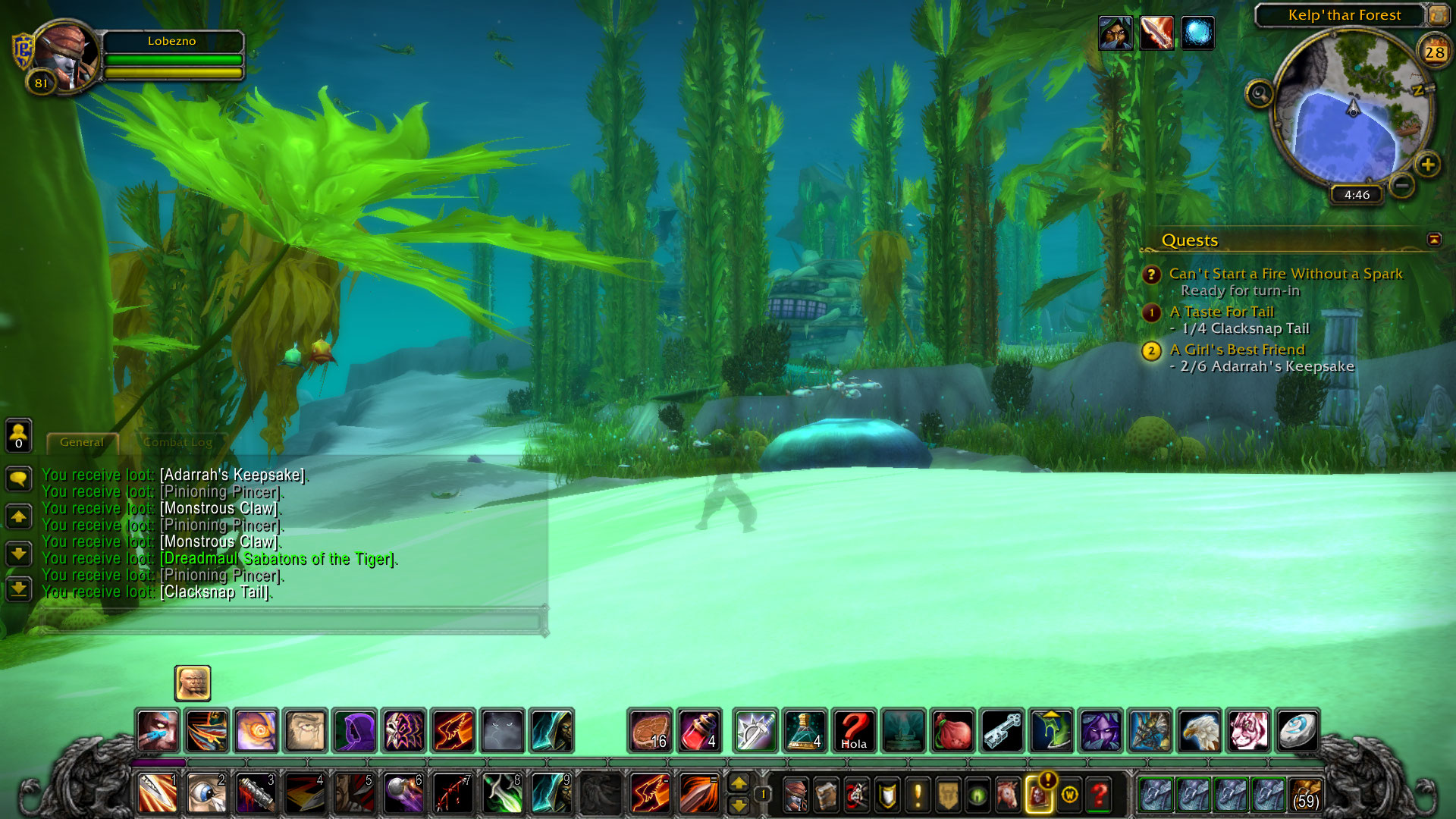Use the red healing potion slot
Viewport: 1456px width, 819px height.
(699, 731)
